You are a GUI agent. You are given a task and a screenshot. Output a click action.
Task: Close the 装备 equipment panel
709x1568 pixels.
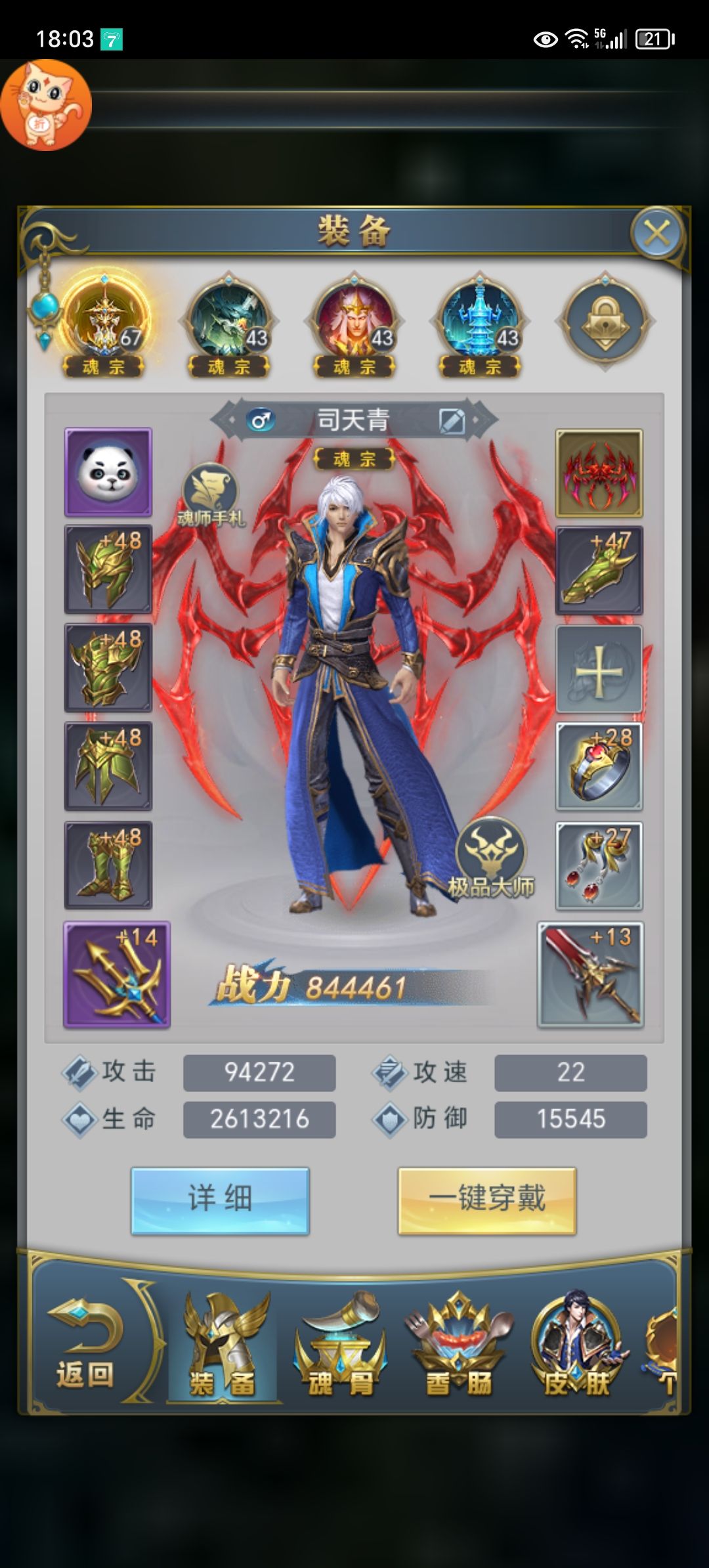click(656, 232)
